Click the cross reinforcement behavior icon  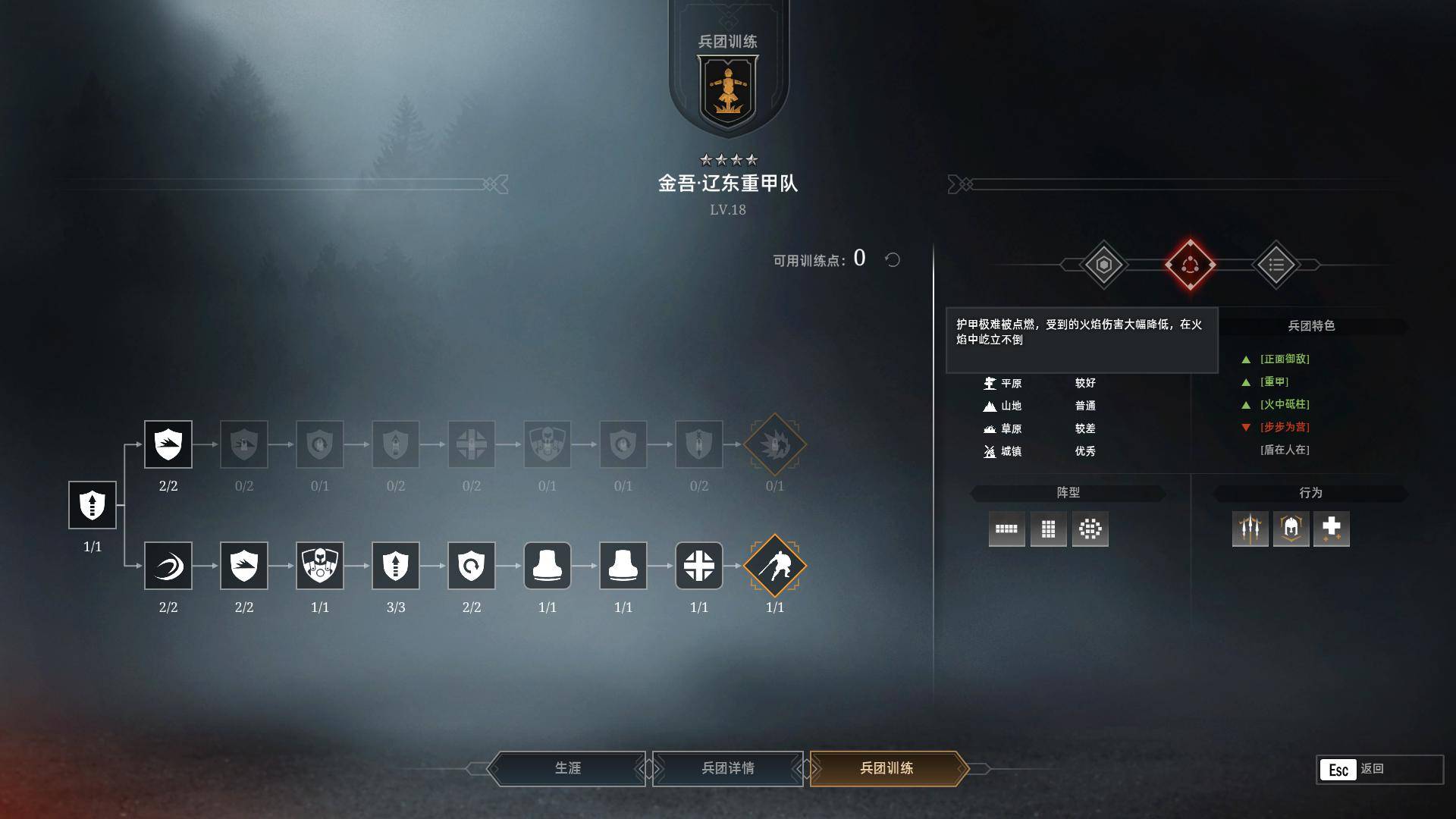pyautogui.click(x=1332, y=529)
